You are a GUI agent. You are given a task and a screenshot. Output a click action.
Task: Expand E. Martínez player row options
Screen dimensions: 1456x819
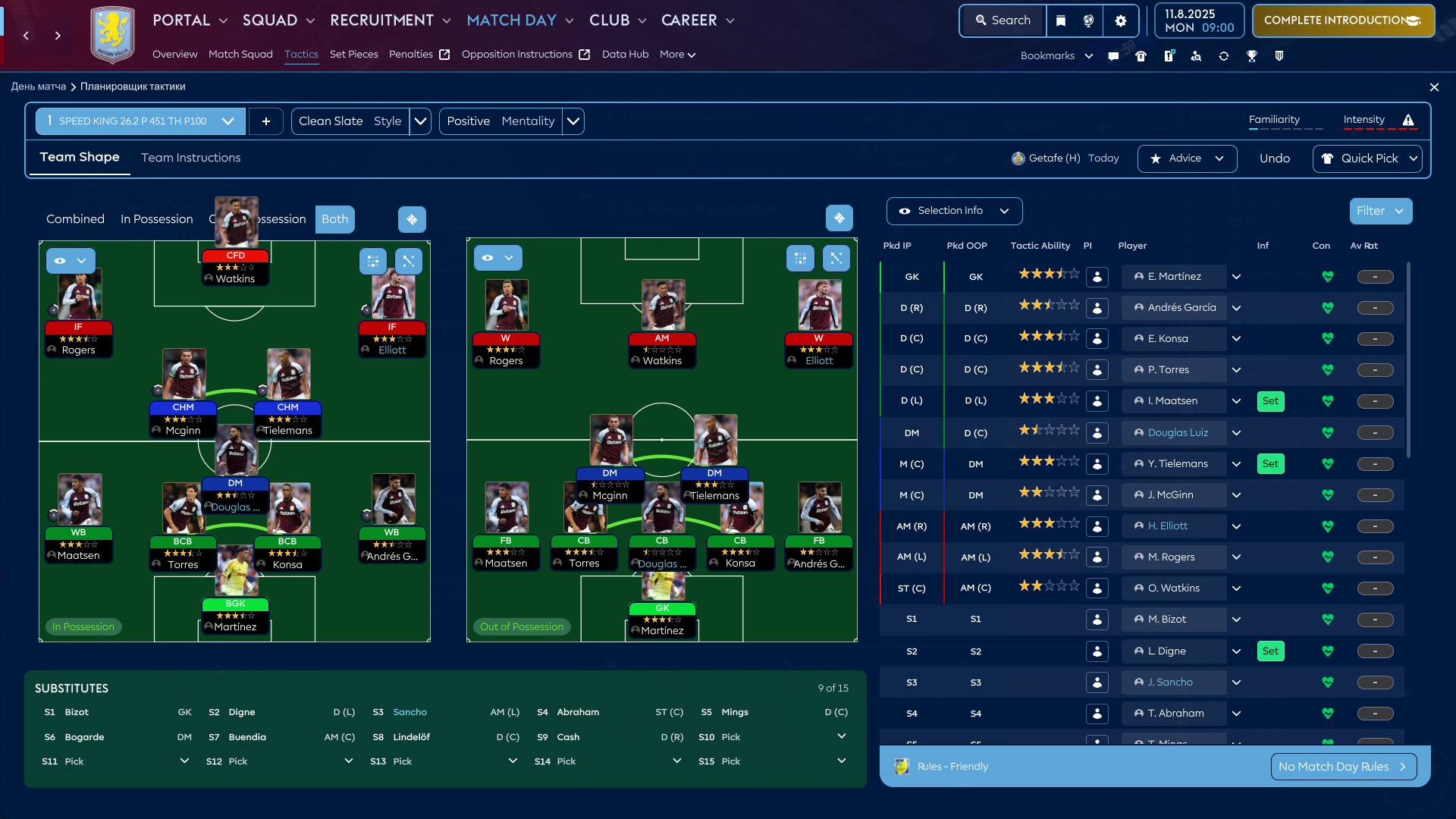[x=1236, y=277]
